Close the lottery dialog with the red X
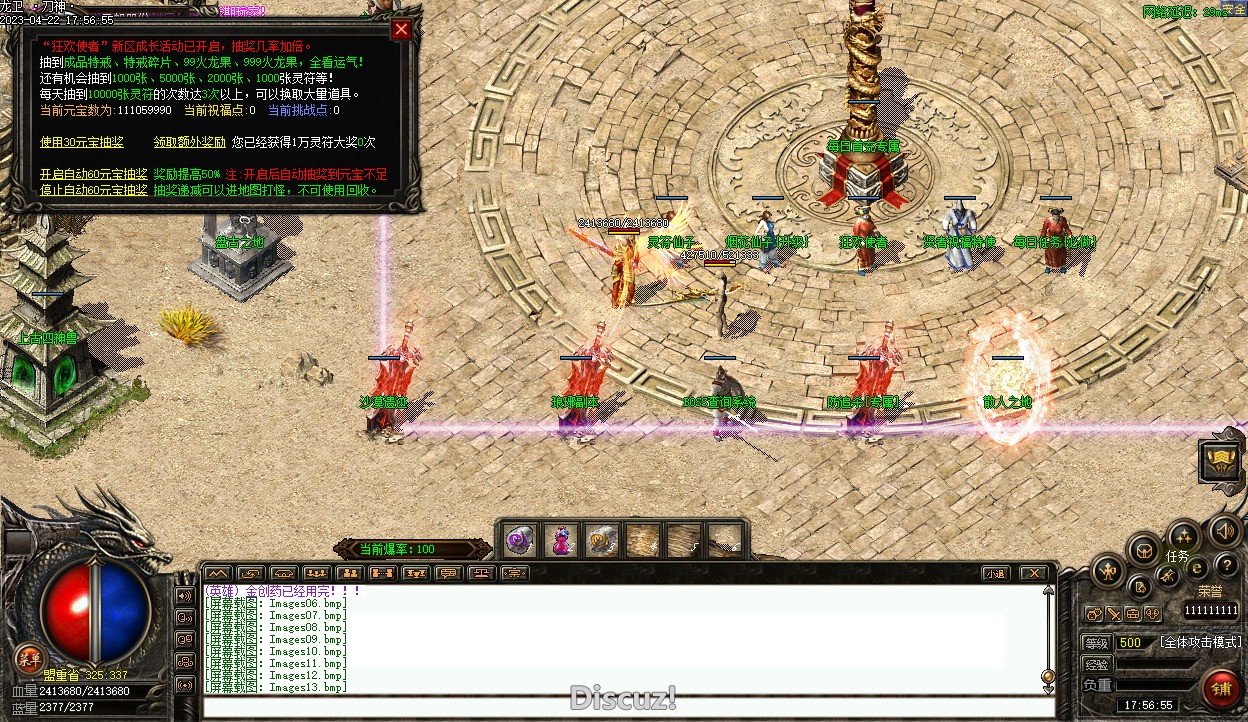1248x722 pixels. coord(401,30)
